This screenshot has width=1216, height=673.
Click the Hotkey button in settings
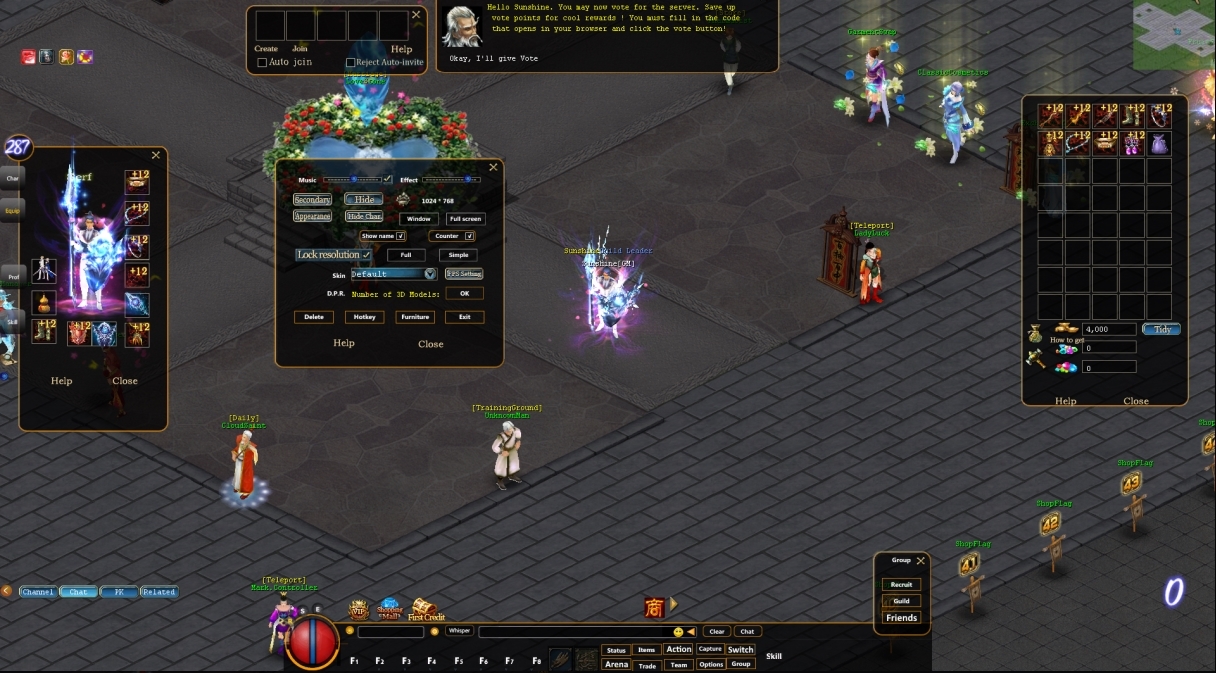pyautogui.click(x=364, y=317)
